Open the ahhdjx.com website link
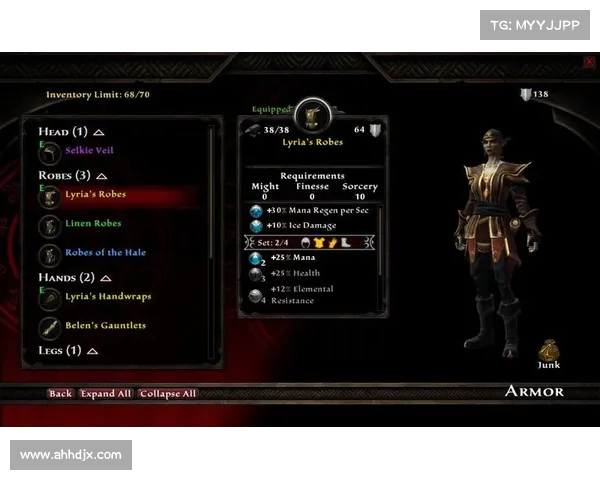 point(71,455)
